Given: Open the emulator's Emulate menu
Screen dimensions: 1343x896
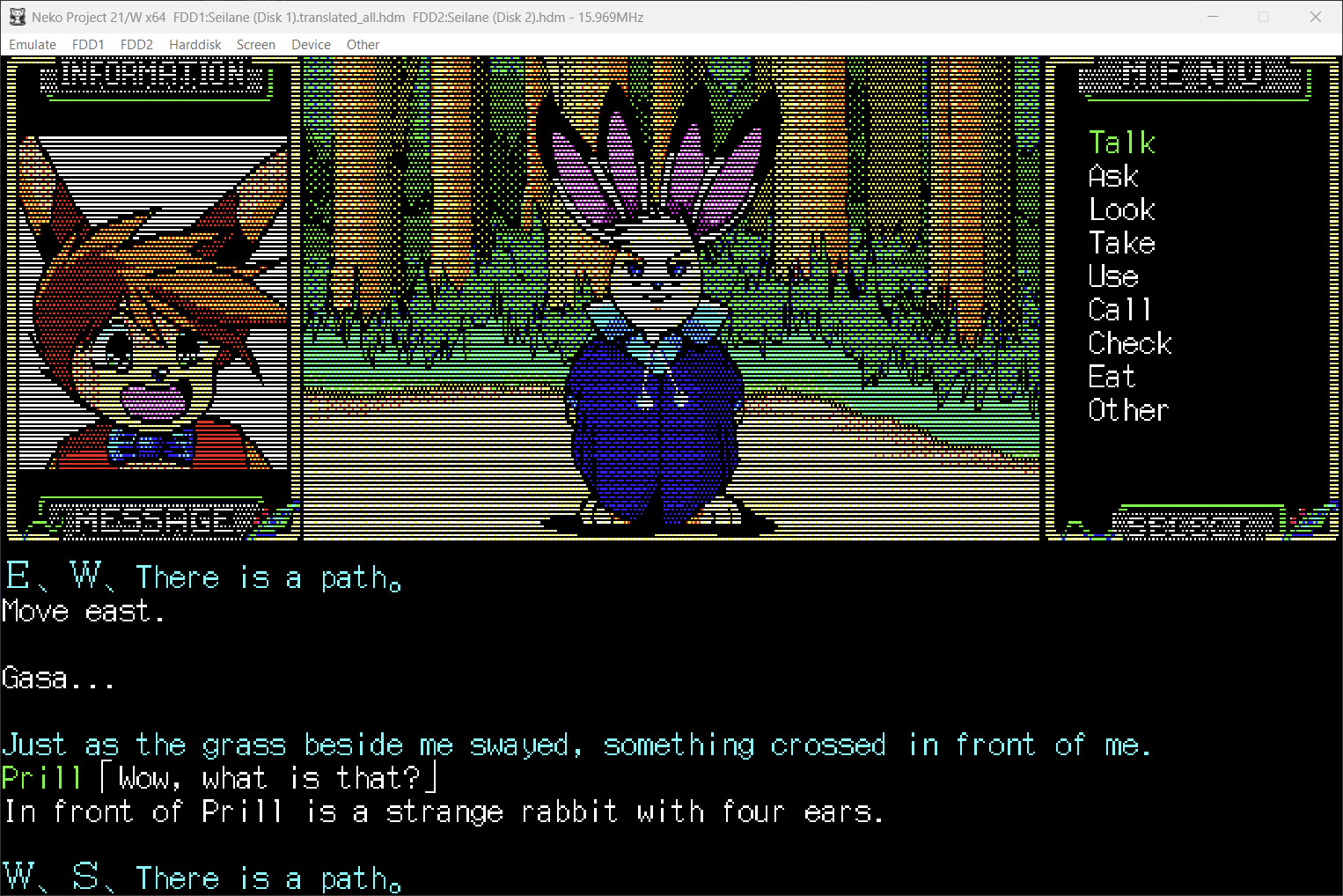Looking at the screenshot, I should click(x=33, y=45).
